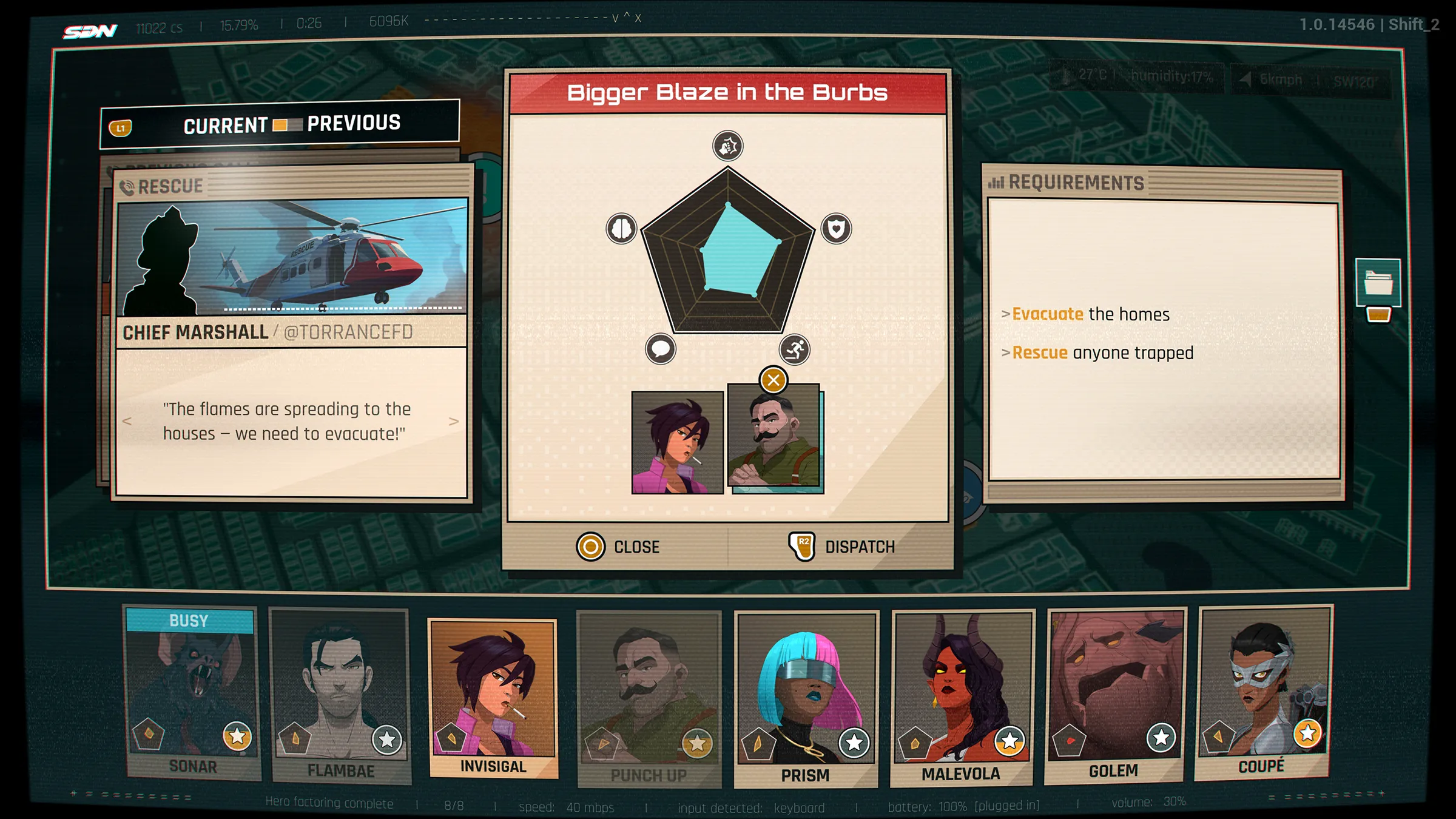Choose the Malevola hero card

tap(962, 696)
